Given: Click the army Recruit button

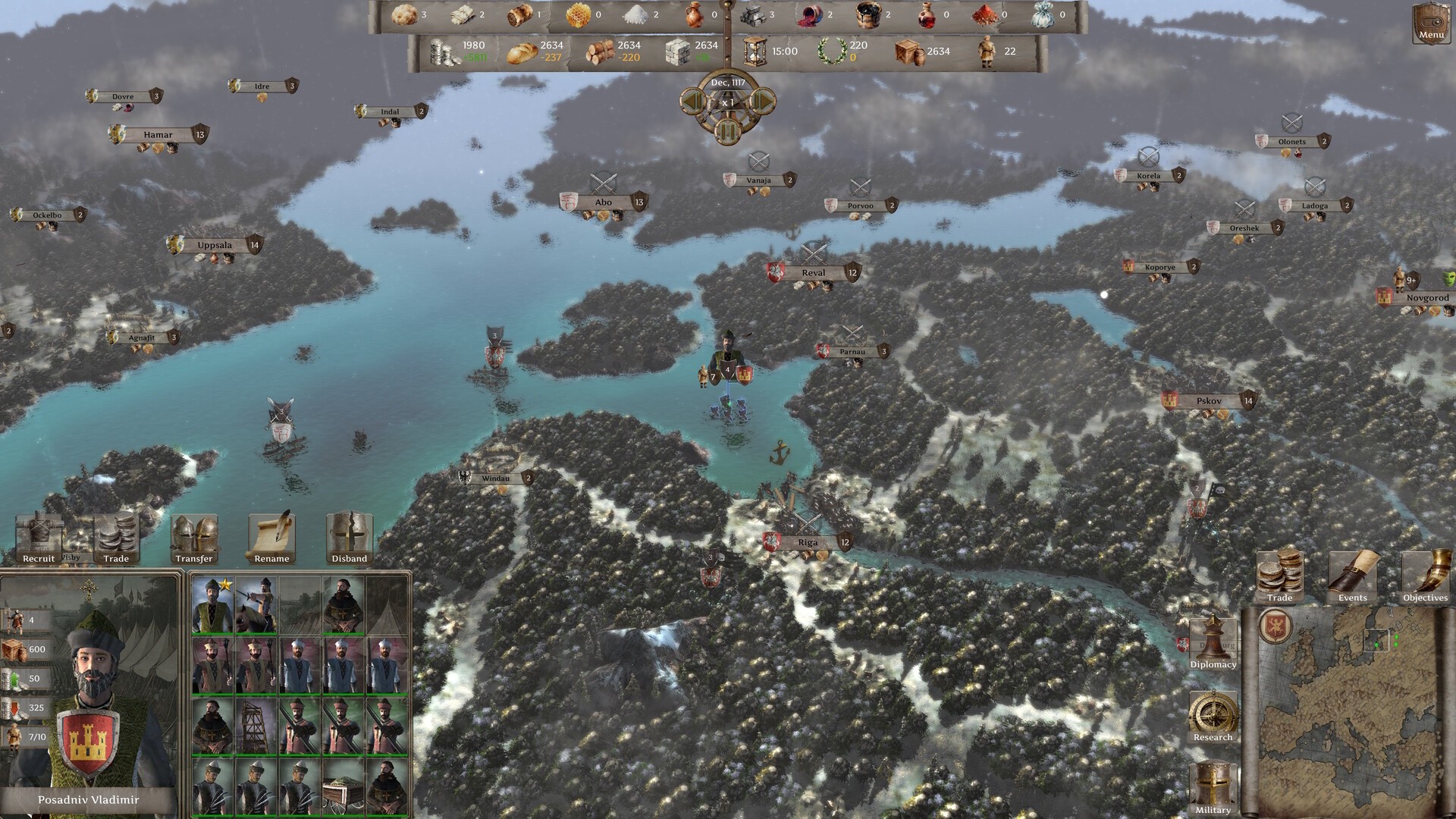Looking at the screenshot, I should (39, 539).
